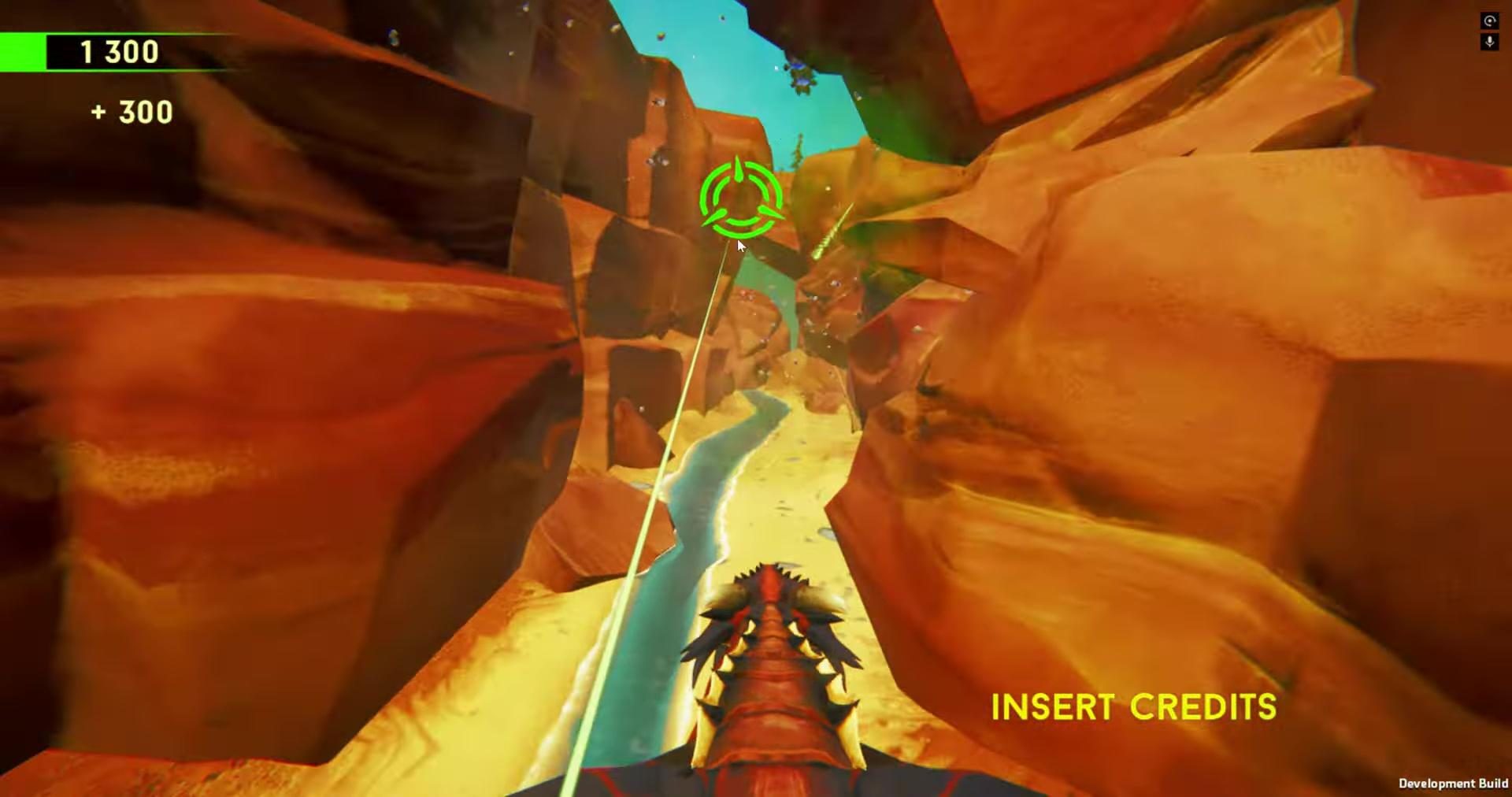
Task: Click the black score display panel
Action: [x=138, y=52]
